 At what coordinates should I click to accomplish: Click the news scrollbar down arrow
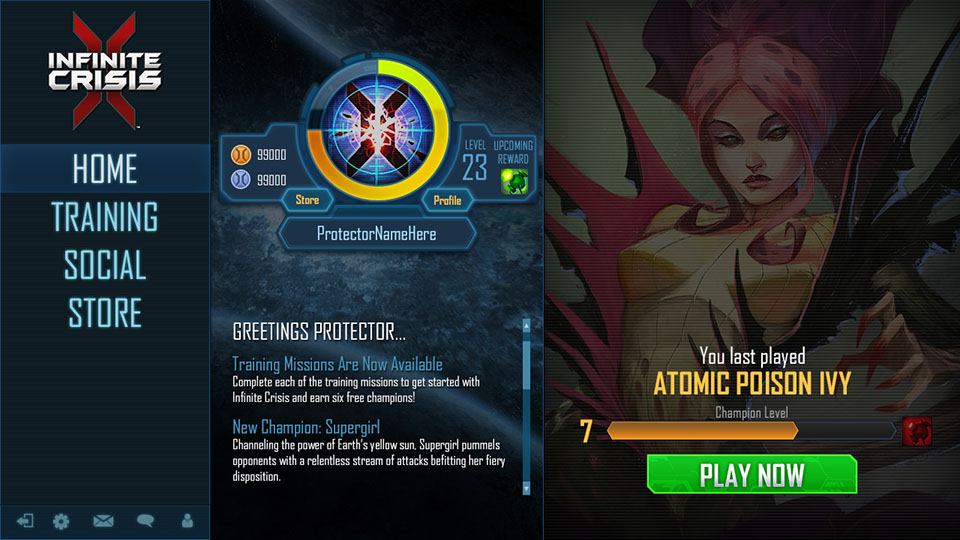coord(526,489)
